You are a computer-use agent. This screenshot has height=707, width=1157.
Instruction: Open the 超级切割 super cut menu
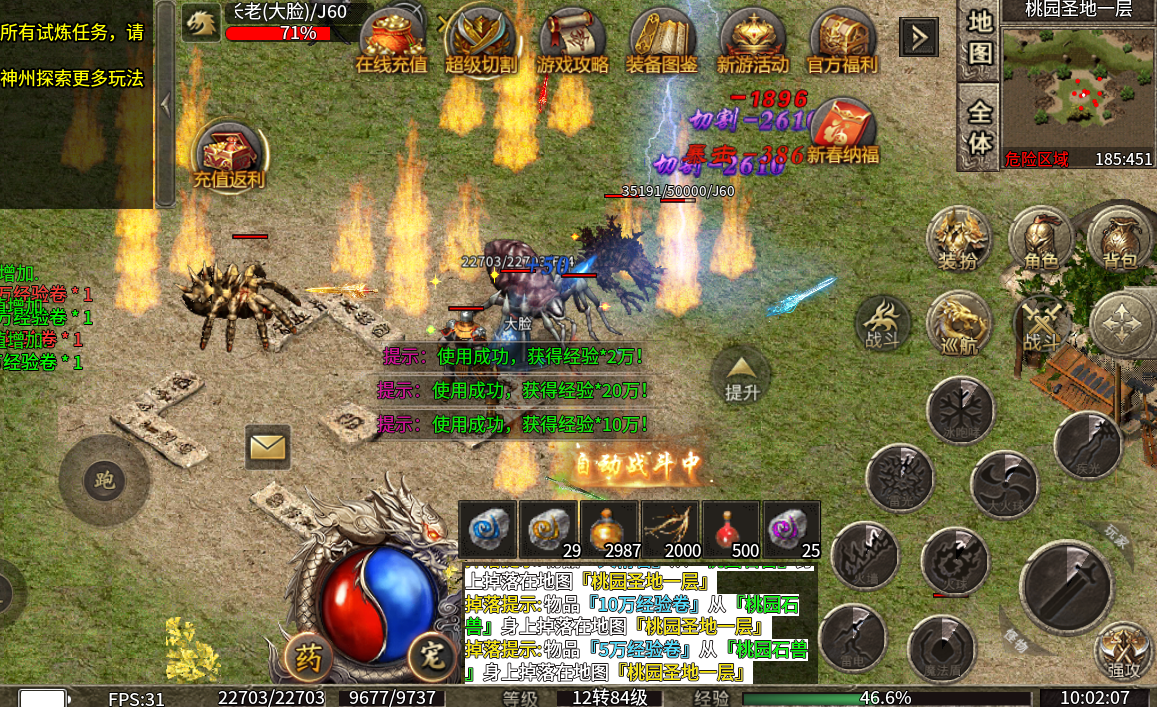(x=481, y=40)
